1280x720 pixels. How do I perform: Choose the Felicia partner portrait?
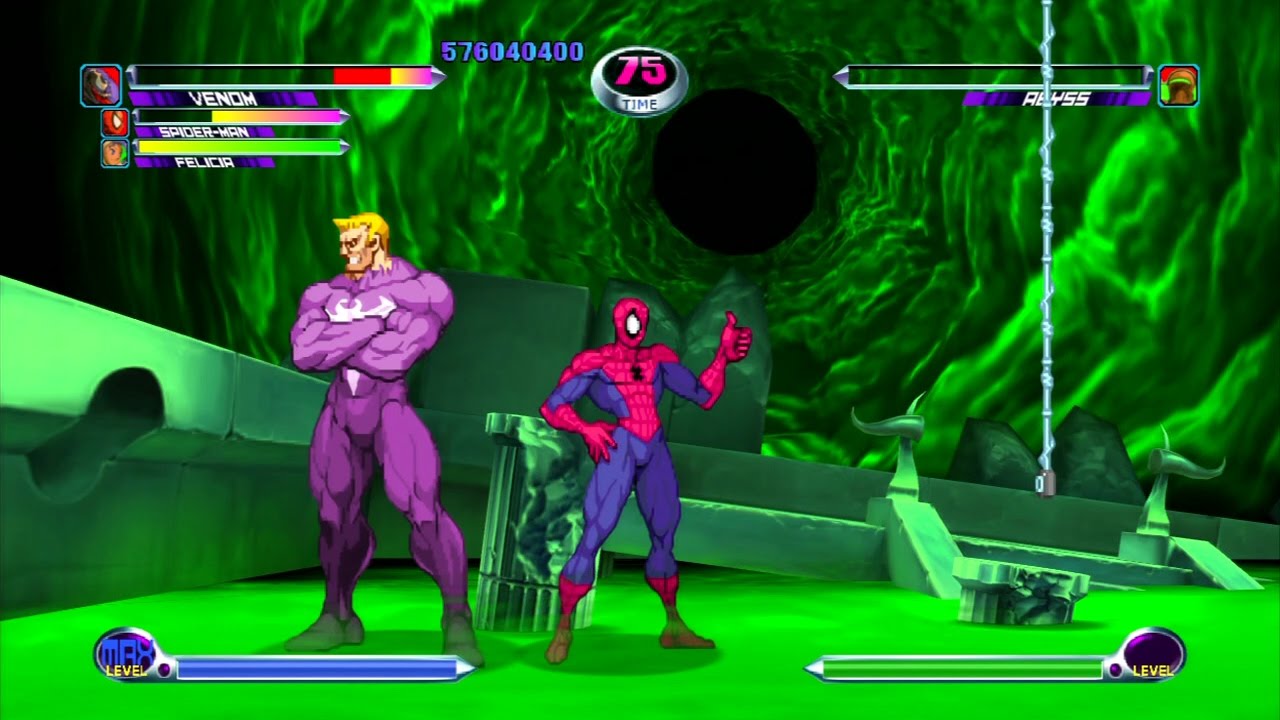tap(115, 153)
